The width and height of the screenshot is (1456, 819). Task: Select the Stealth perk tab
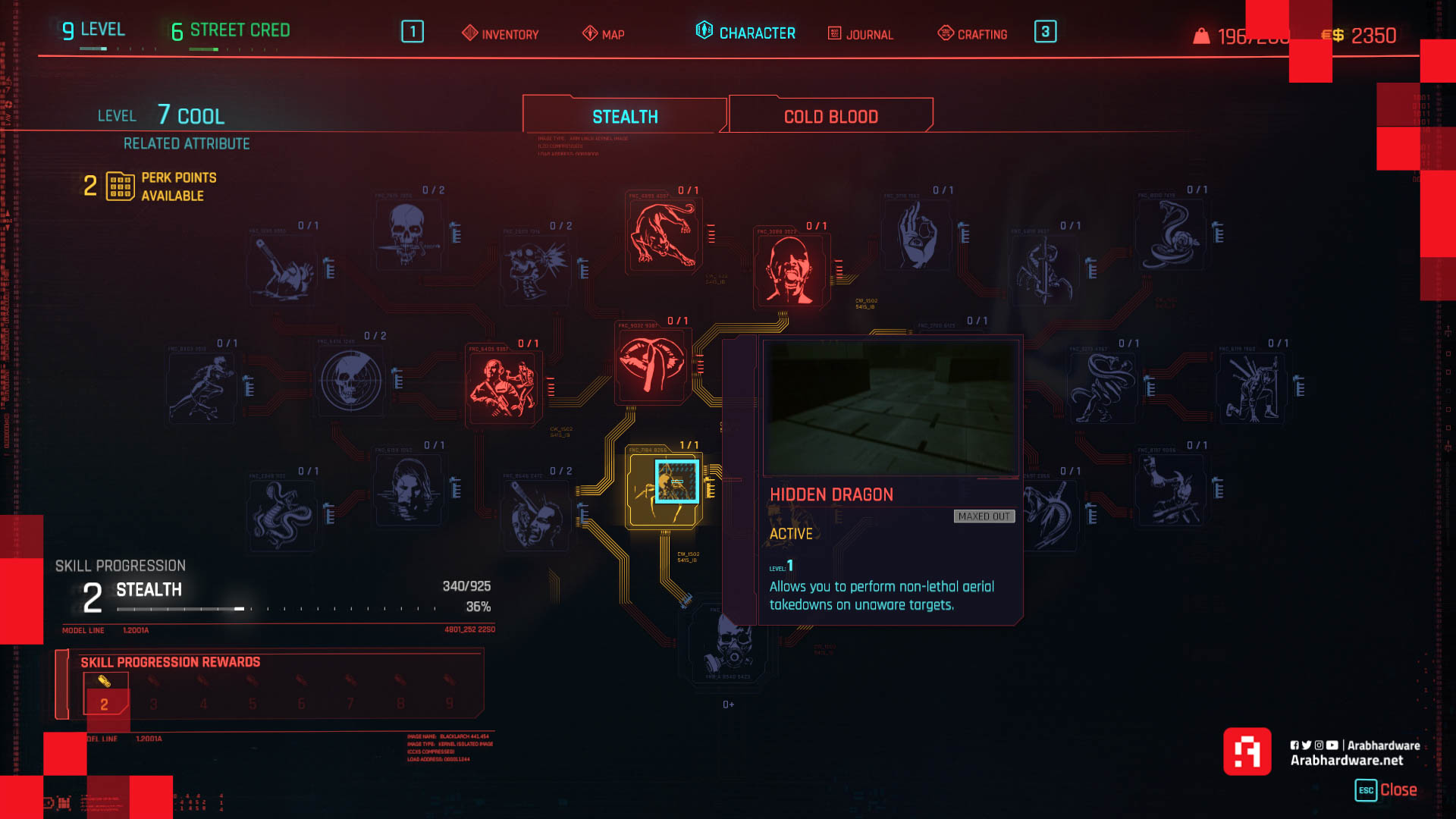(624, 117)
